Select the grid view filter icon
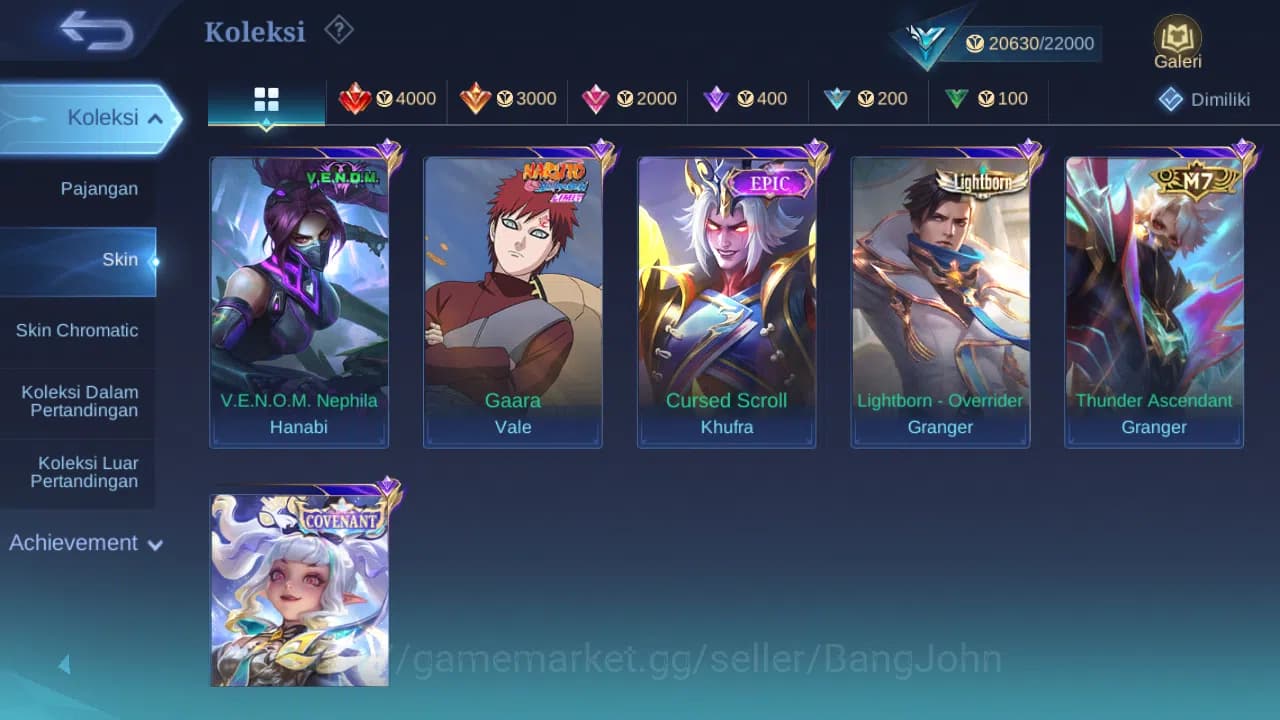Screen dimensions: 1280x720 tap(265, 98)
